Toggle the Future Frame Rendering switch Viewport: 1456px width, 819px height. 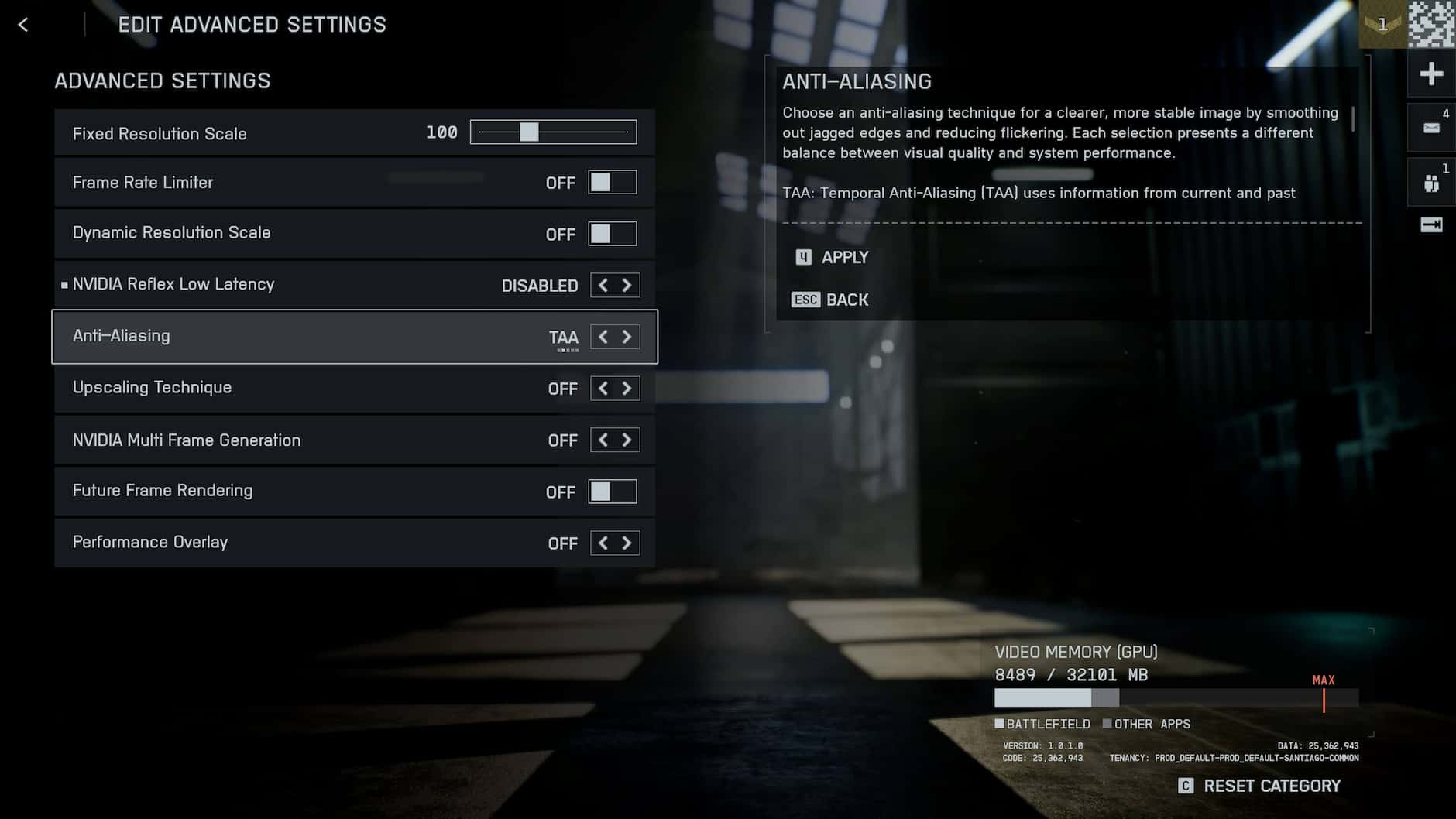pyautogui.click(x=612, y=492)
